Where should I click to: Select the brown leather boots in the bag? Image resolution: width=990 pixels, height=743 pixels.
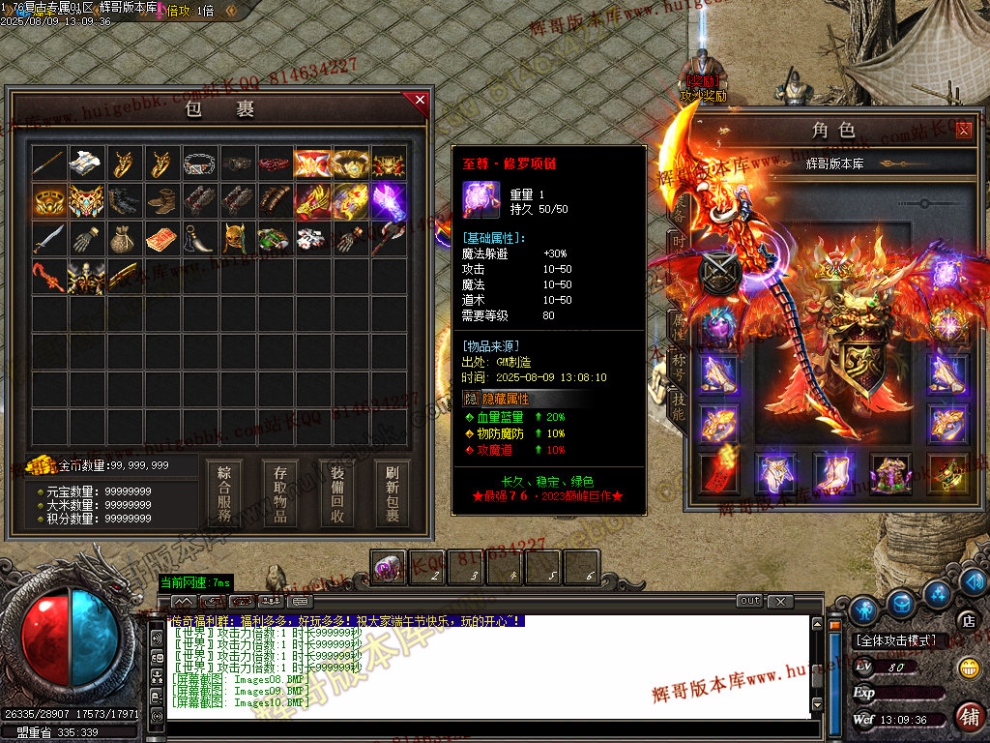point(162,201)
